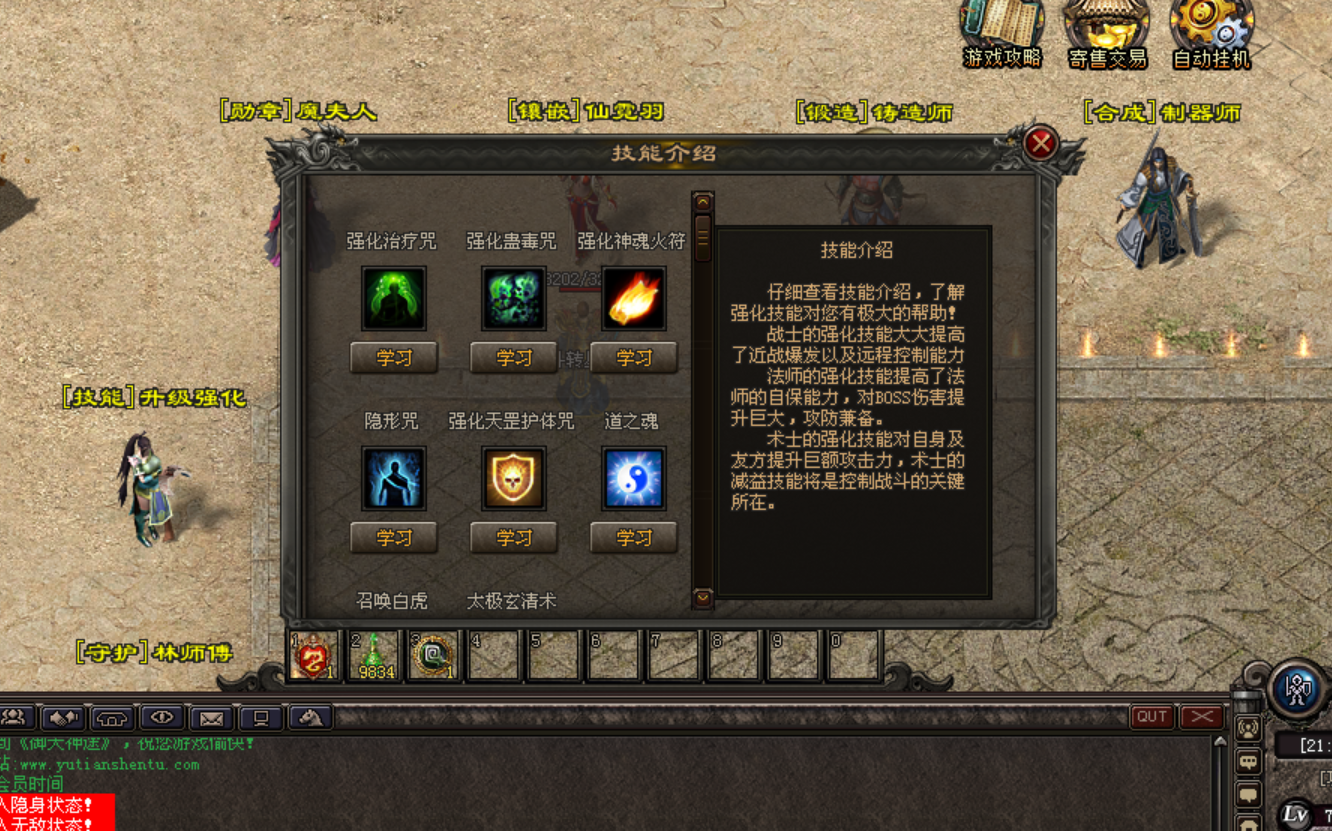
Task: Learn the 强化蛊毒咒 skill
Action: [x=513, y=358]
